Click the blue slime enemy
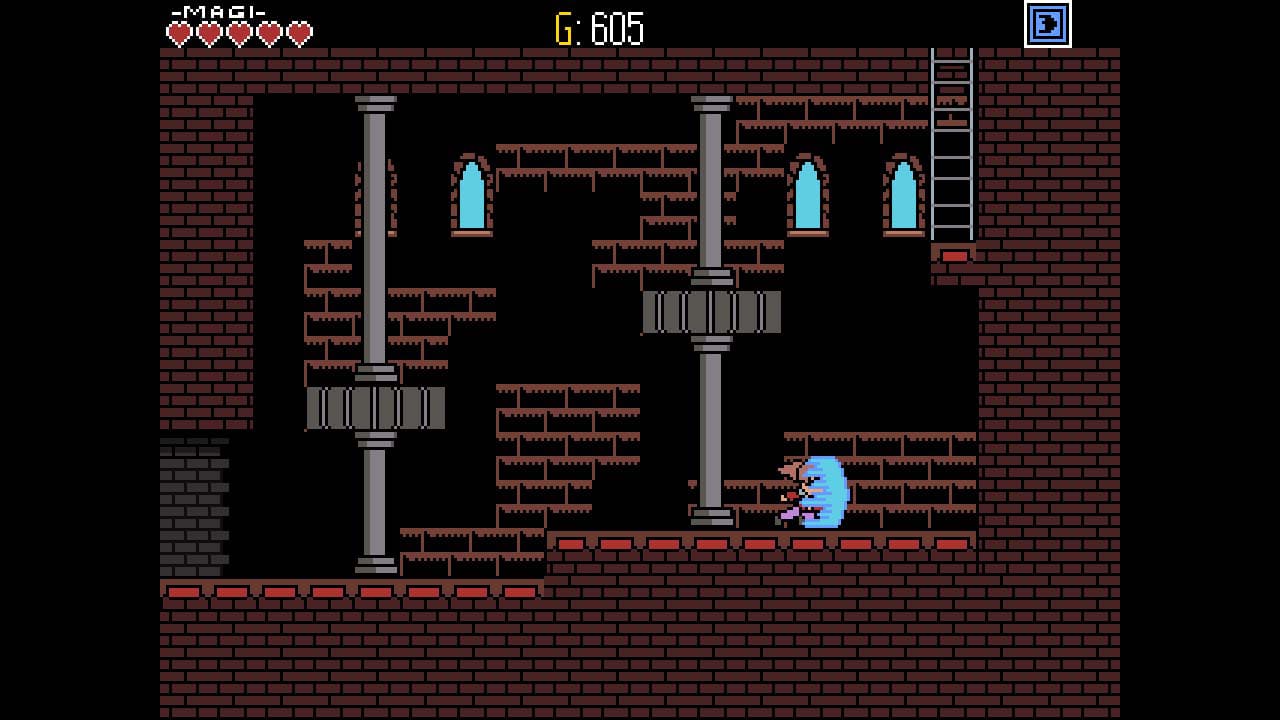The width and height of the screenshot is (1280, 720). point(828,490)
